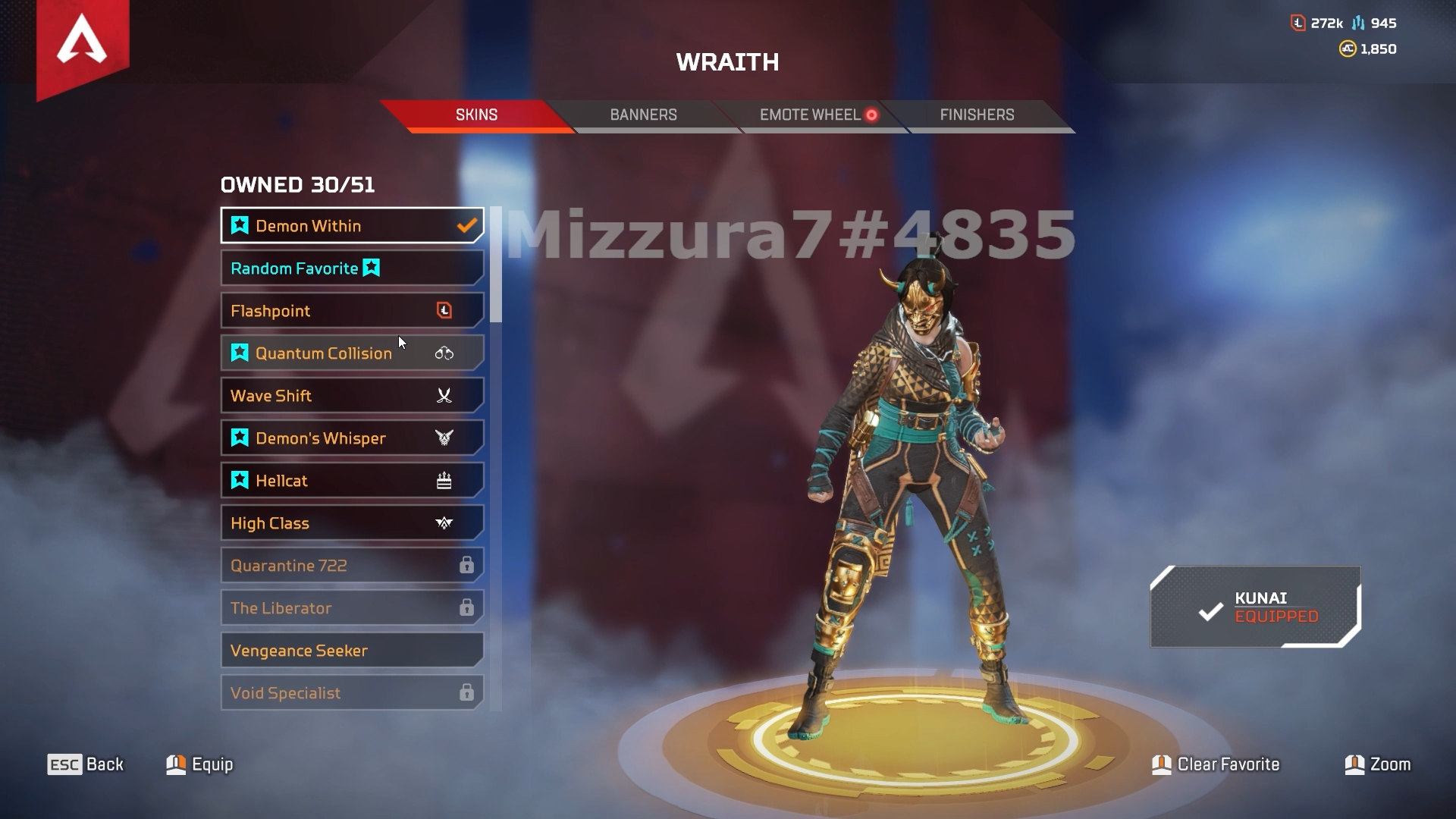Click the cake icon on the Hellcat skin
Screen dimensions: 1456x819
(x=445, y=480)
